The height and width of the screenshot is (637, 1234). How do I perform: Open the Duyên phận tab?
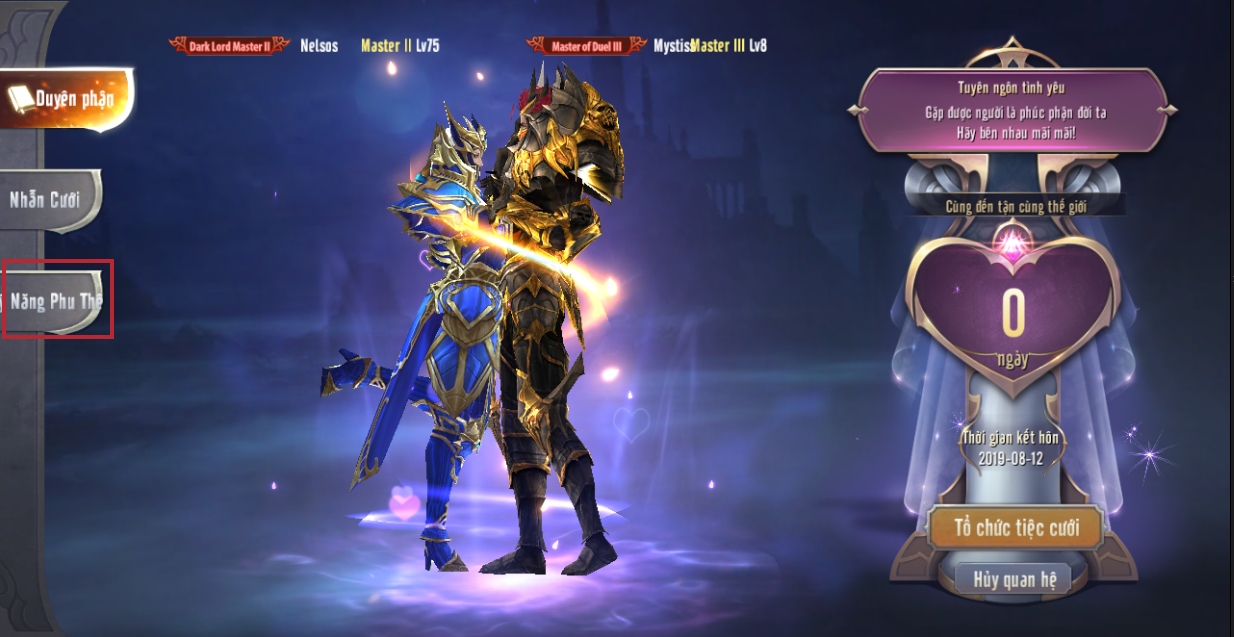pyautogui.click(x=66, y=99)
